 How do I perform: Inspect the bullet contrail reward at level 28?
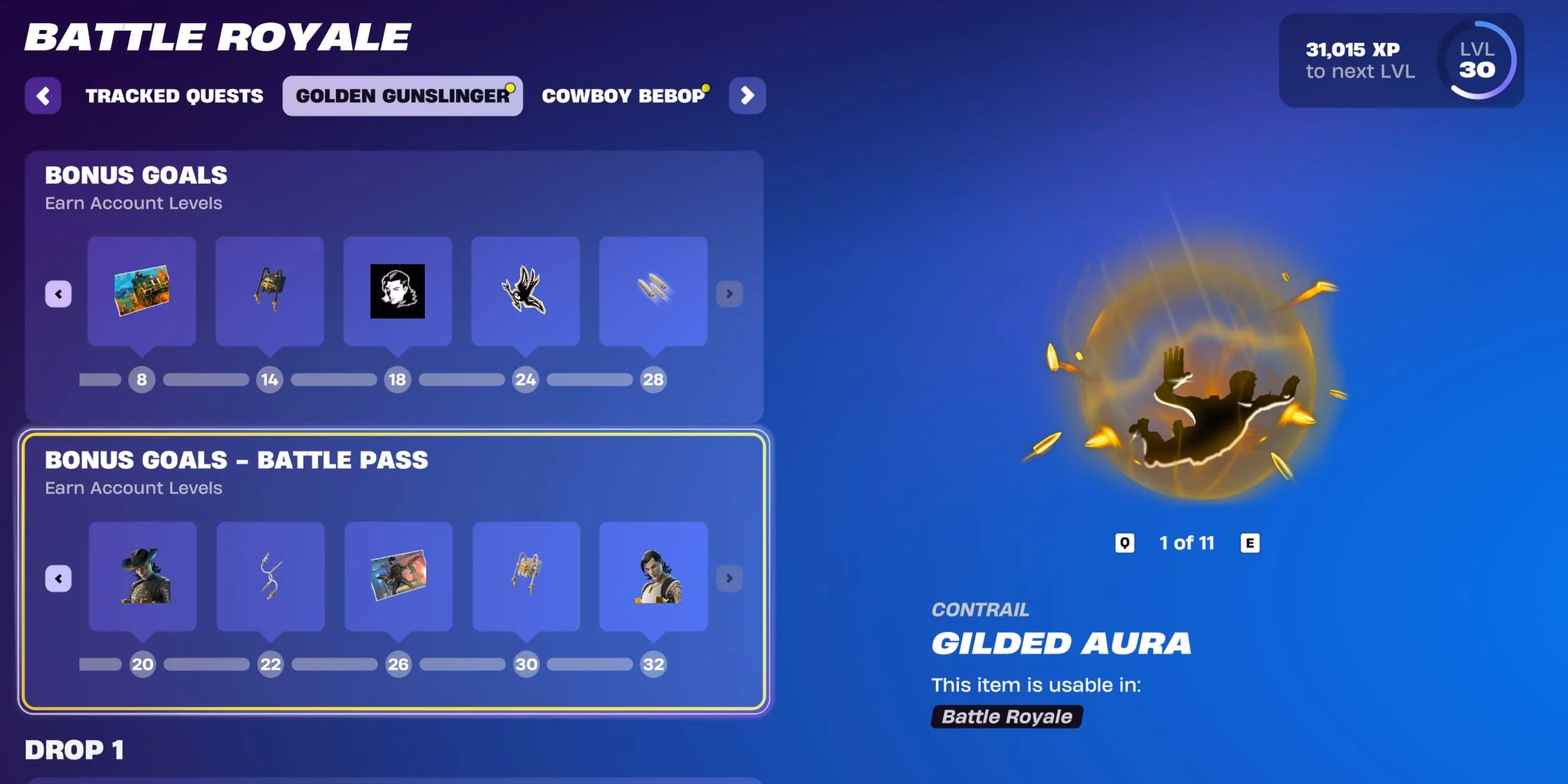[653, 292]
